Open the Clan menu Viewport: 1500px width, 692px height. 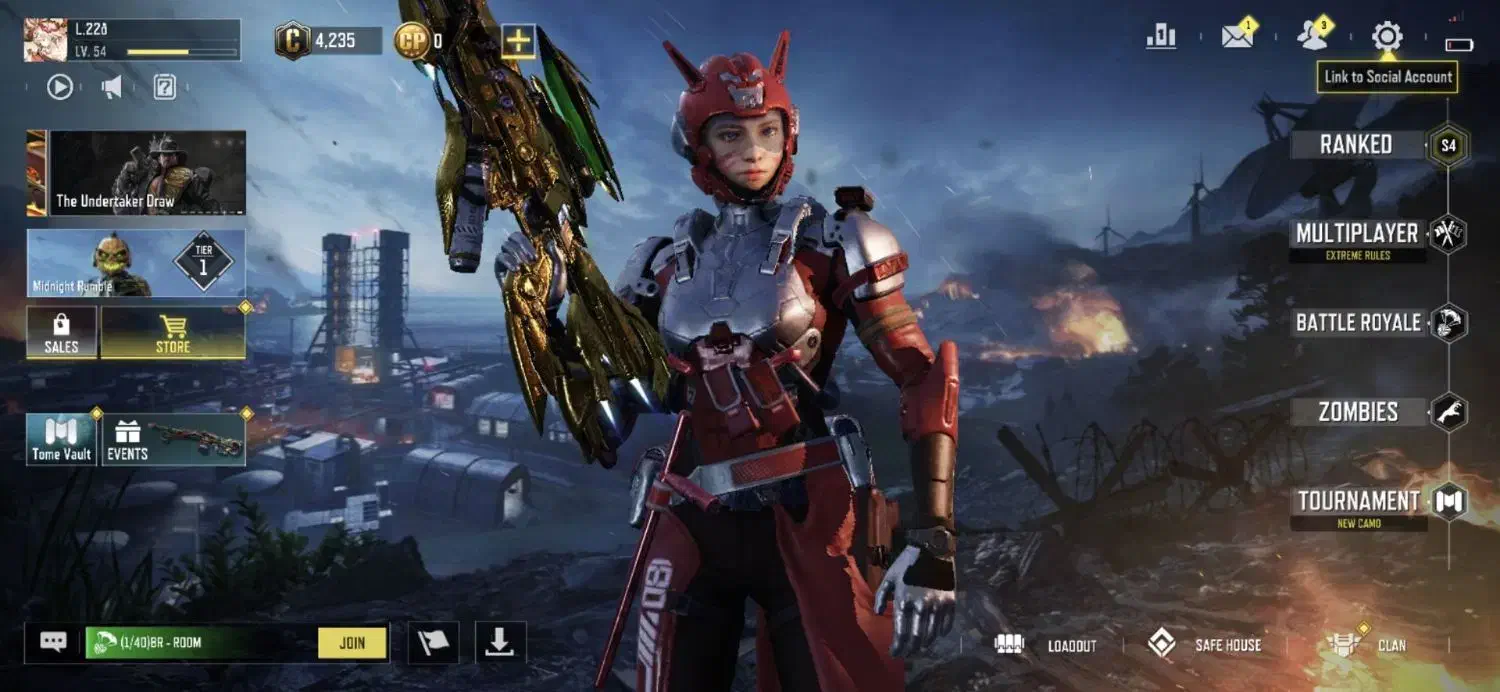(1366, 645)
